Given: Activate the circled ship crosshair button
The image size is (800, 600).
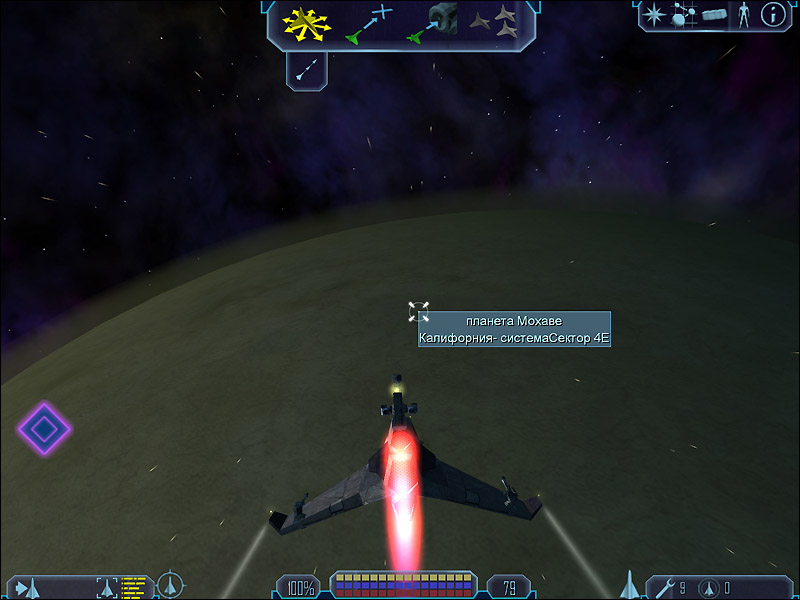Looking at the screenshot, I should pos(171,585).
